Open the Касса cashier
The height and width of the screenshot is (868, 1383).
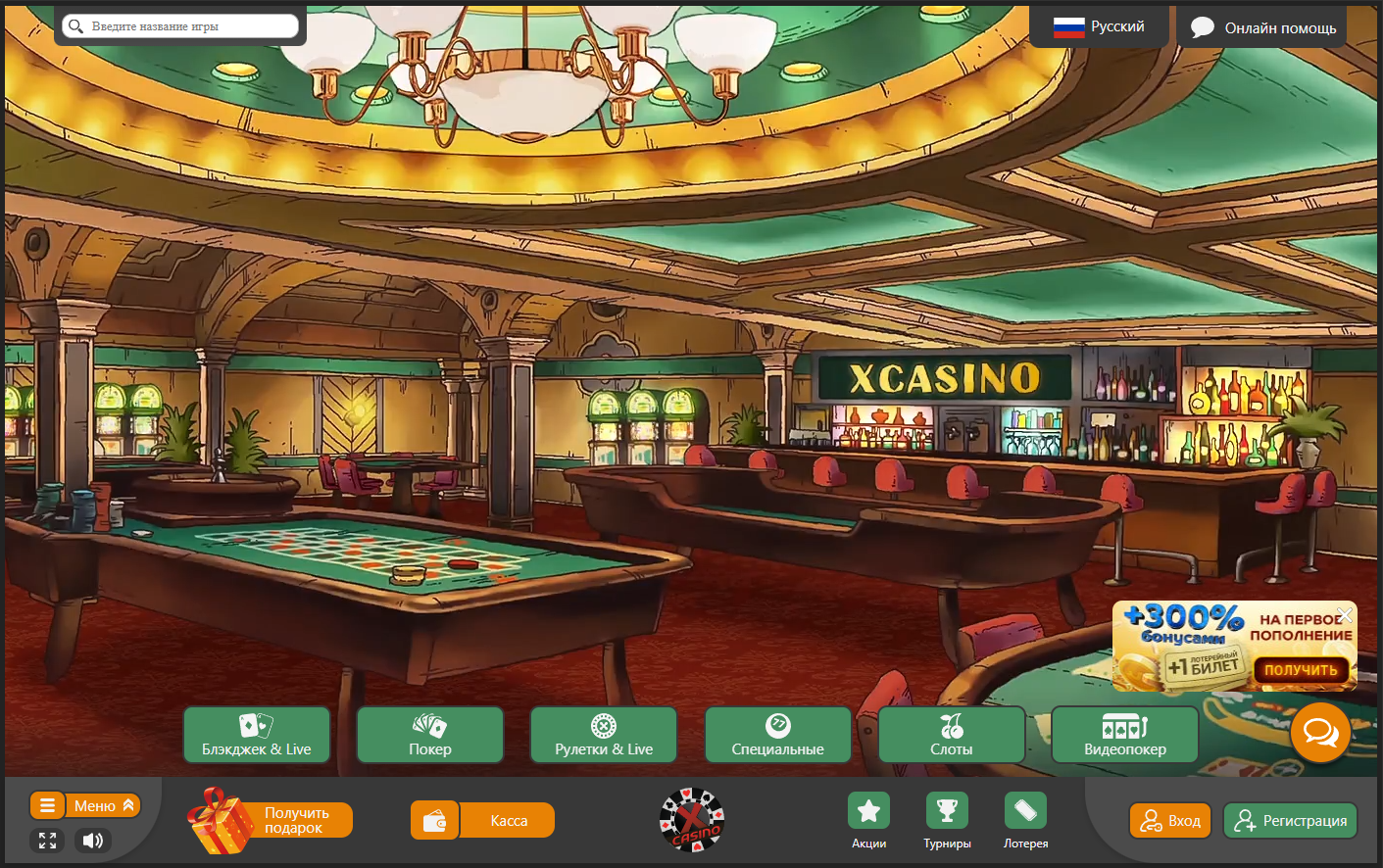coord(483,821)
